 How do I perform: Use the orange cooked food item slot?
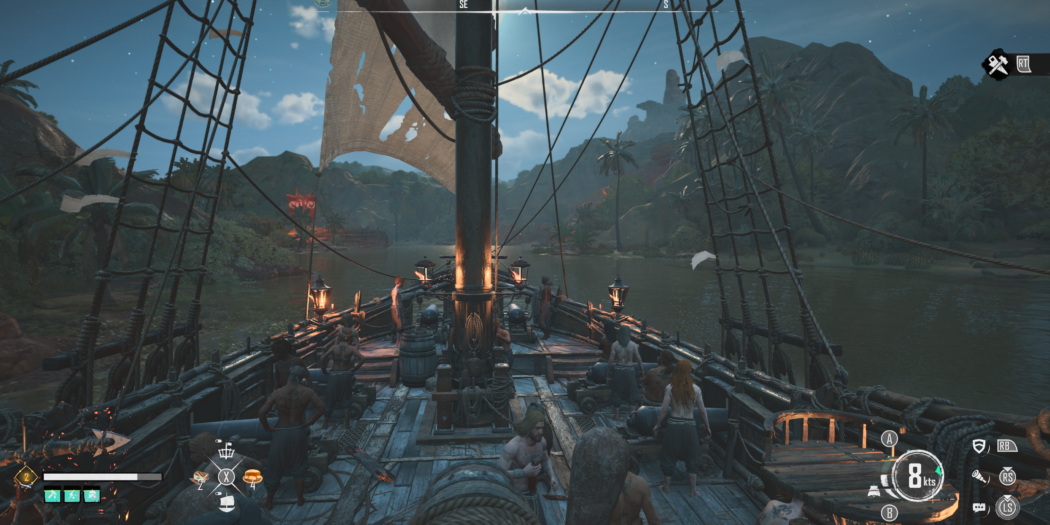(250, 477)
